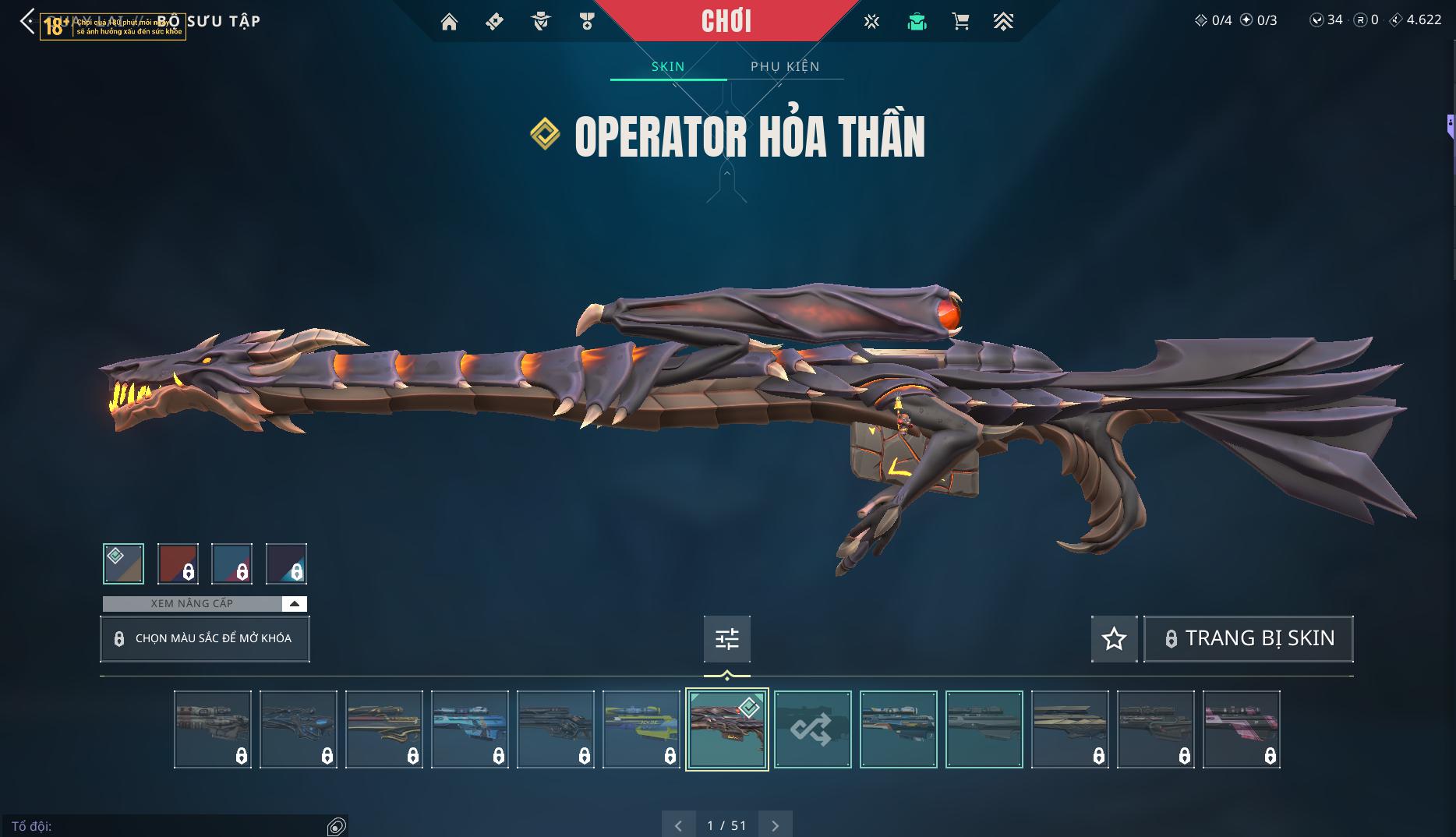1456x837 pixels.
Task: Select the SKIN tab
Action: pyautogui.click(x=668, y=66)
